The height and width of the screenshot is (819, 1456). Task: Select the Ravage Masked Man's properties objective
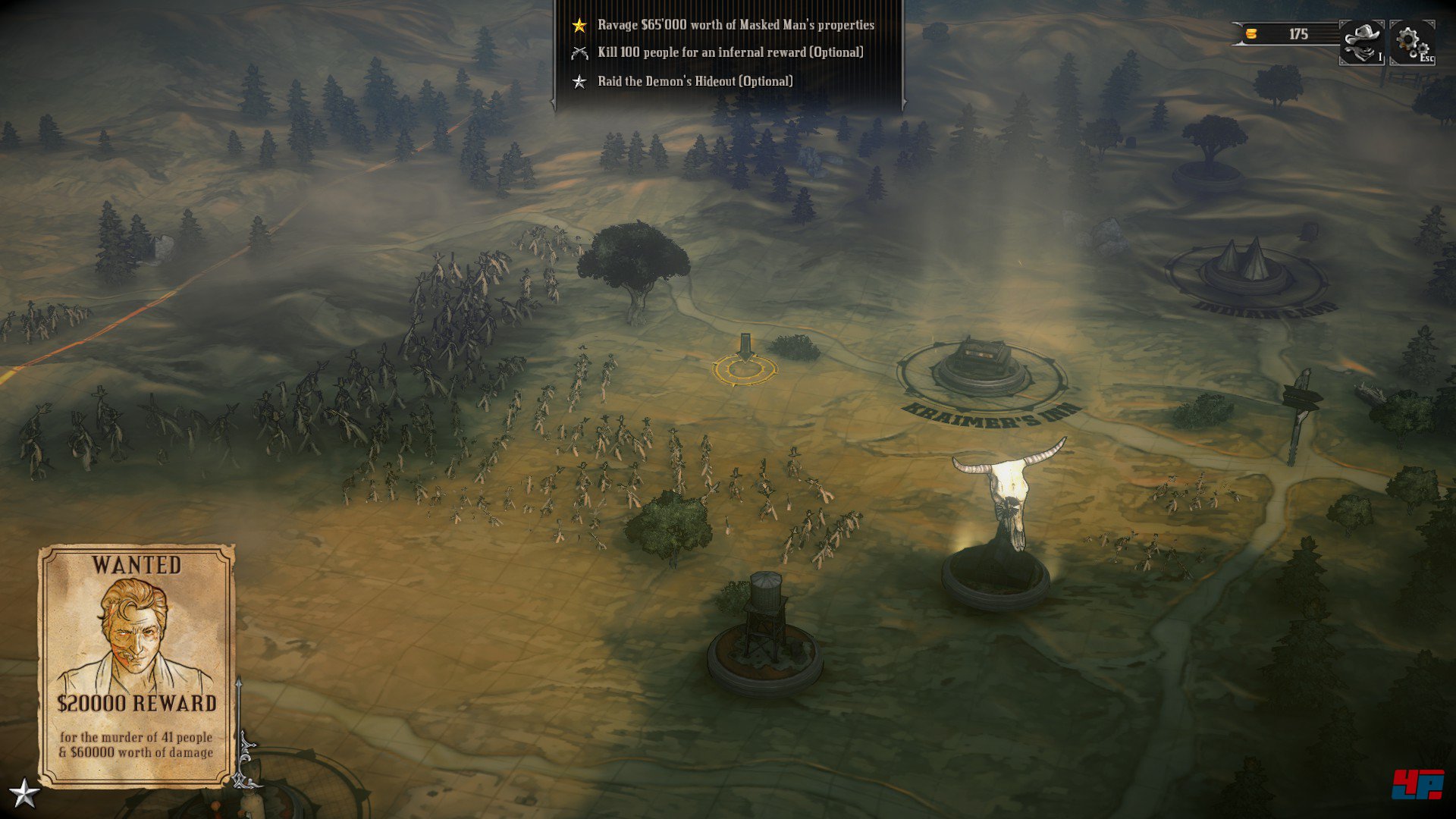pos(735,25)
